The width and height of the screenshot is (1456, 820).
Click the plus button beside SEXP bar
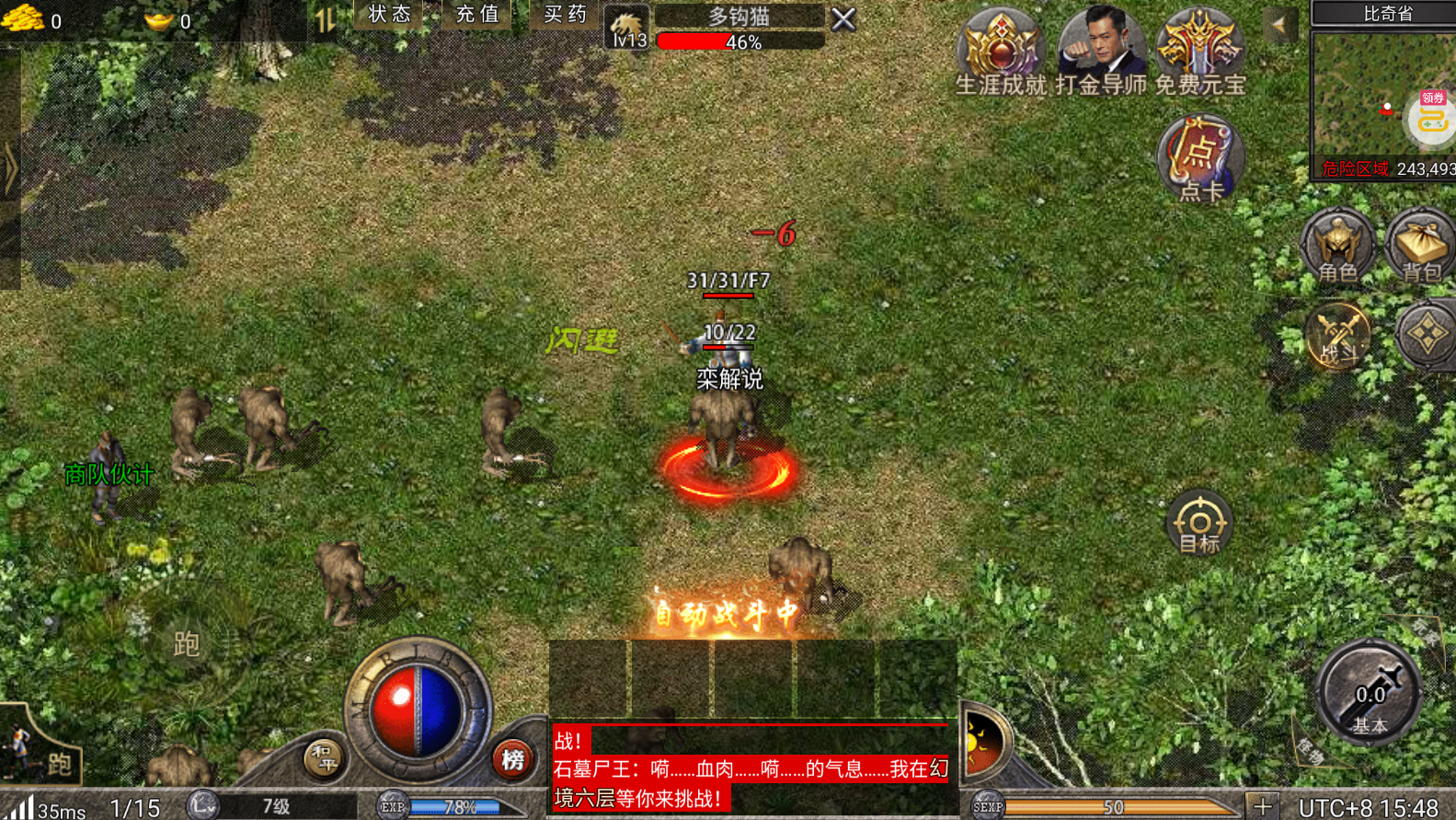[x=1262, y=806]
